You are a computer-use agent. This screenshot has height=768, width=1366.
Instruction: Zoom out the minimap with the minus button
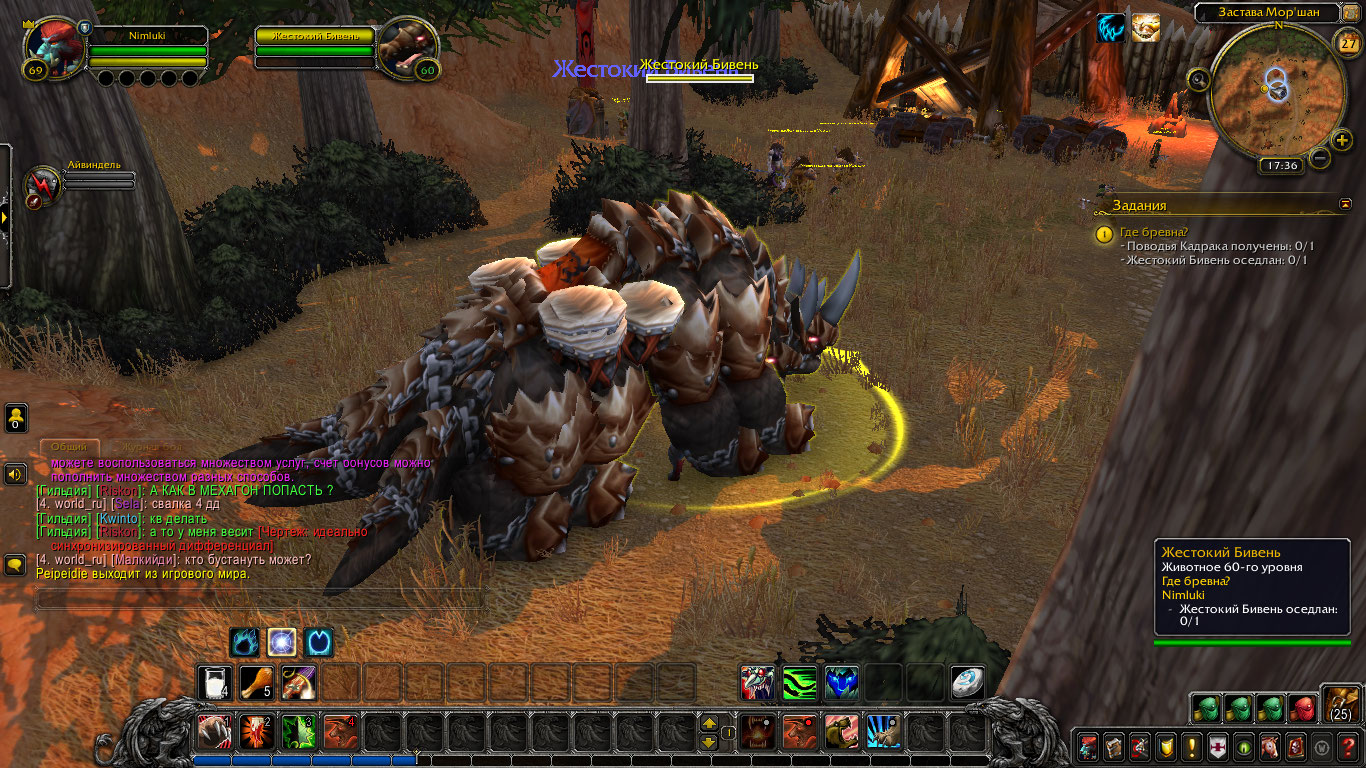[1320, 158]
